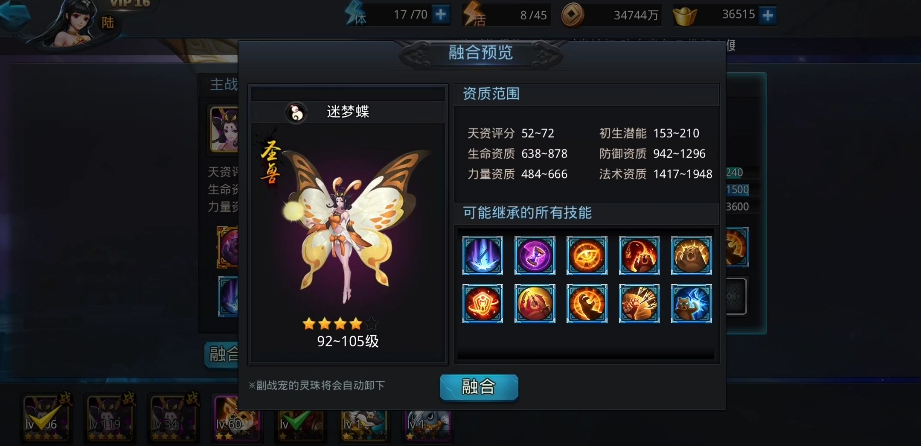Add gold ingots with the plus button
Viewport: 921px width, 446px height.
pos(768,15)
